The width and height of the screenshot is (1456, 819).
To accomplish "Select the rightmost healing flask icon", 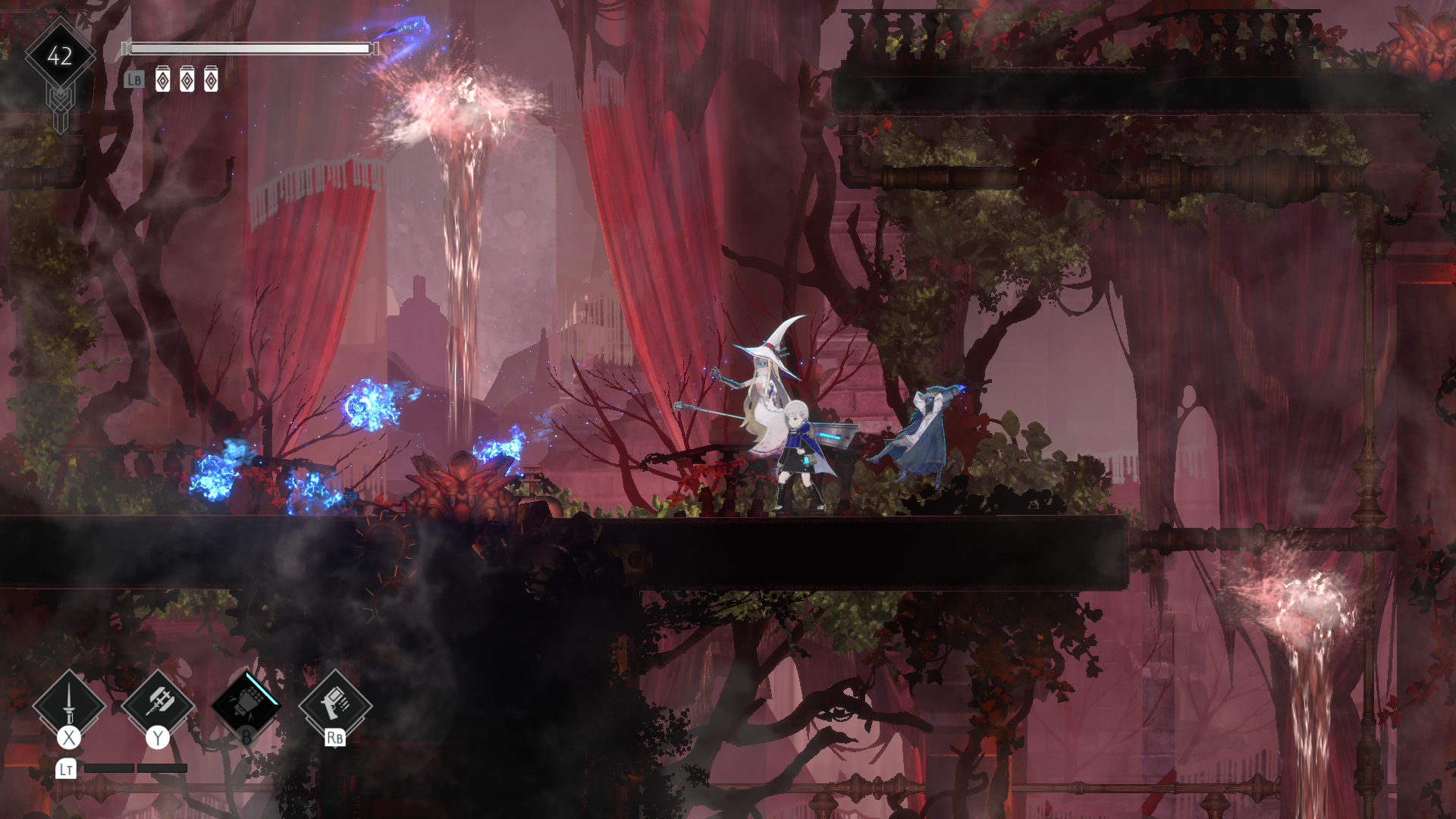I will pyautogui.click(x=212, y=80).
